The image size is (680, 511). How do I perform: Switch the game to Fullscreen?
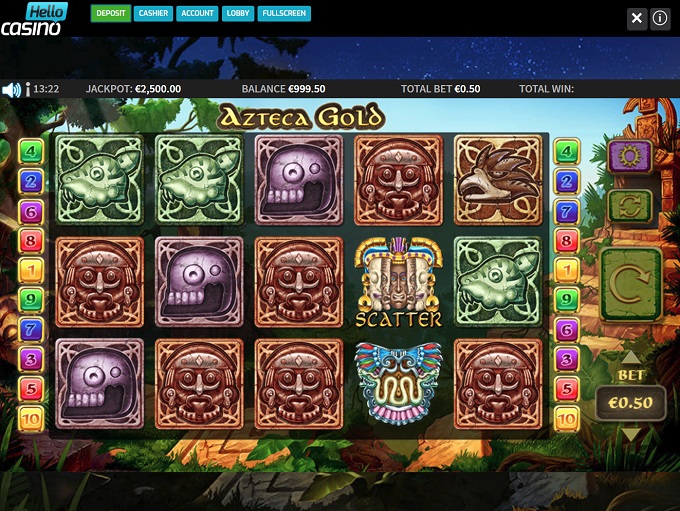pyautogui.click(x=283, y=14)
